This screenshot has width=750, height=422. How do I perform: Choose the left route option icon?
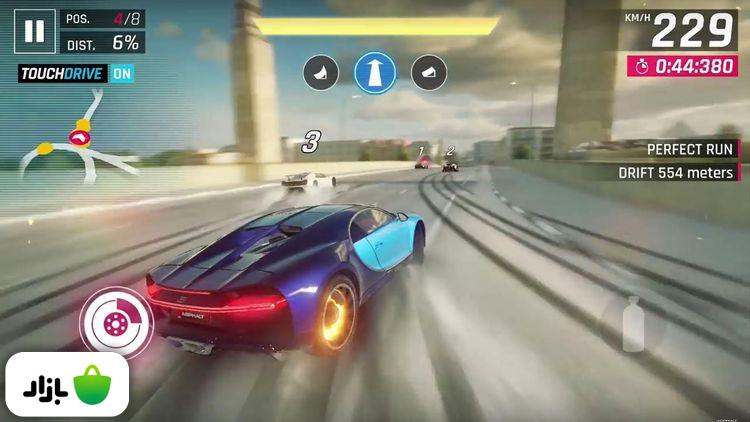[323, 72]
